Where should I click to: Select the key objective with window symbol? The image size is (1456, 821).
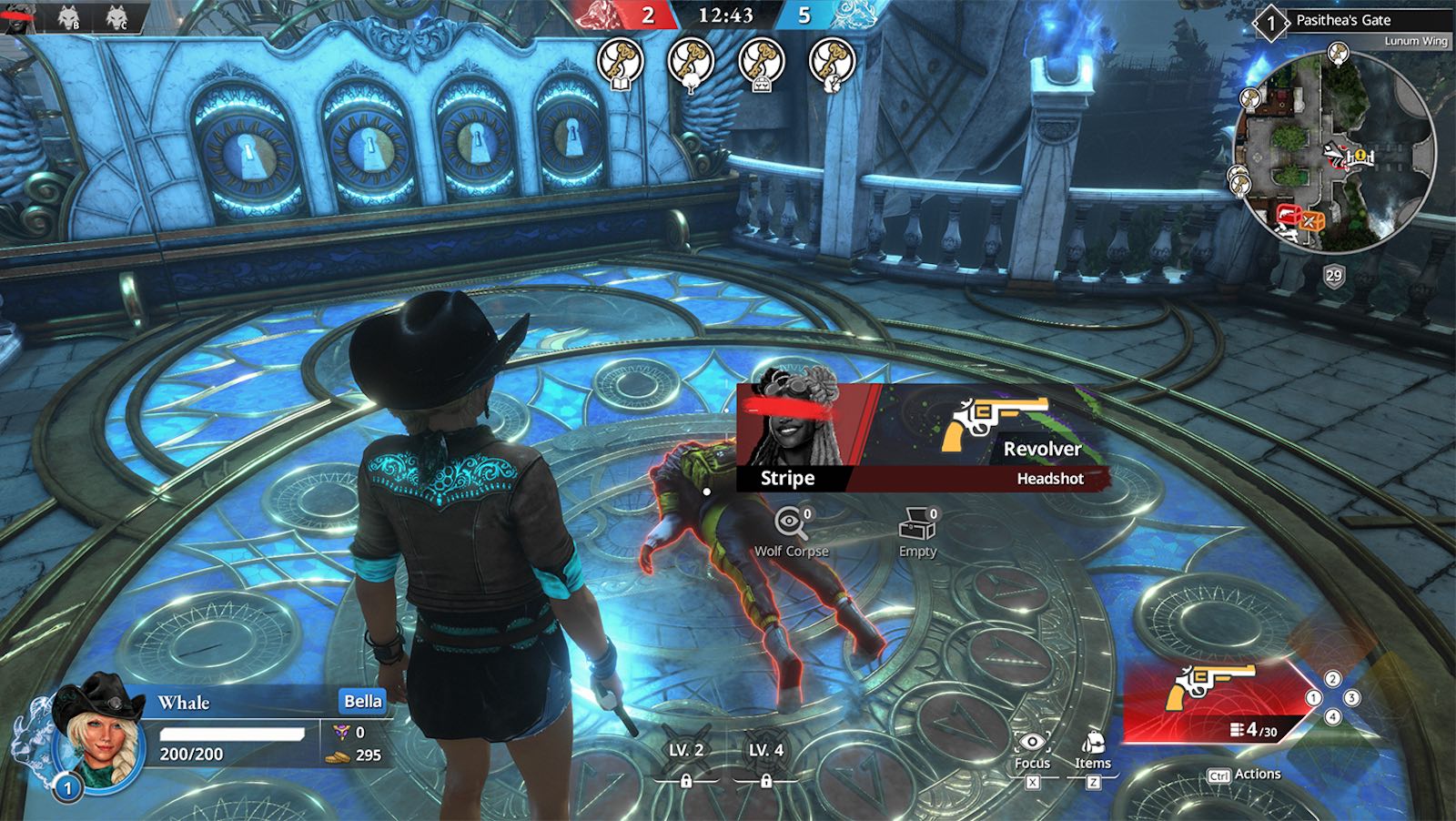pyautogui.click(x=762, y=64)
